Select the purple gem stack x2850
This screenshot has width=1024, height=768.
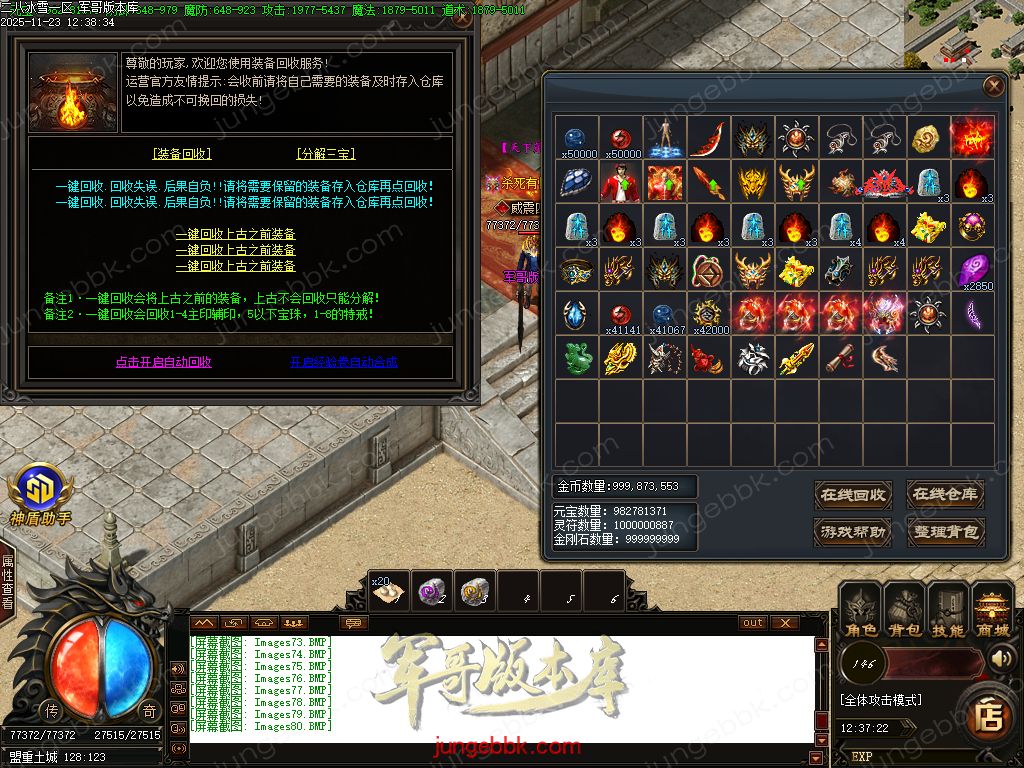click(973, 270)
